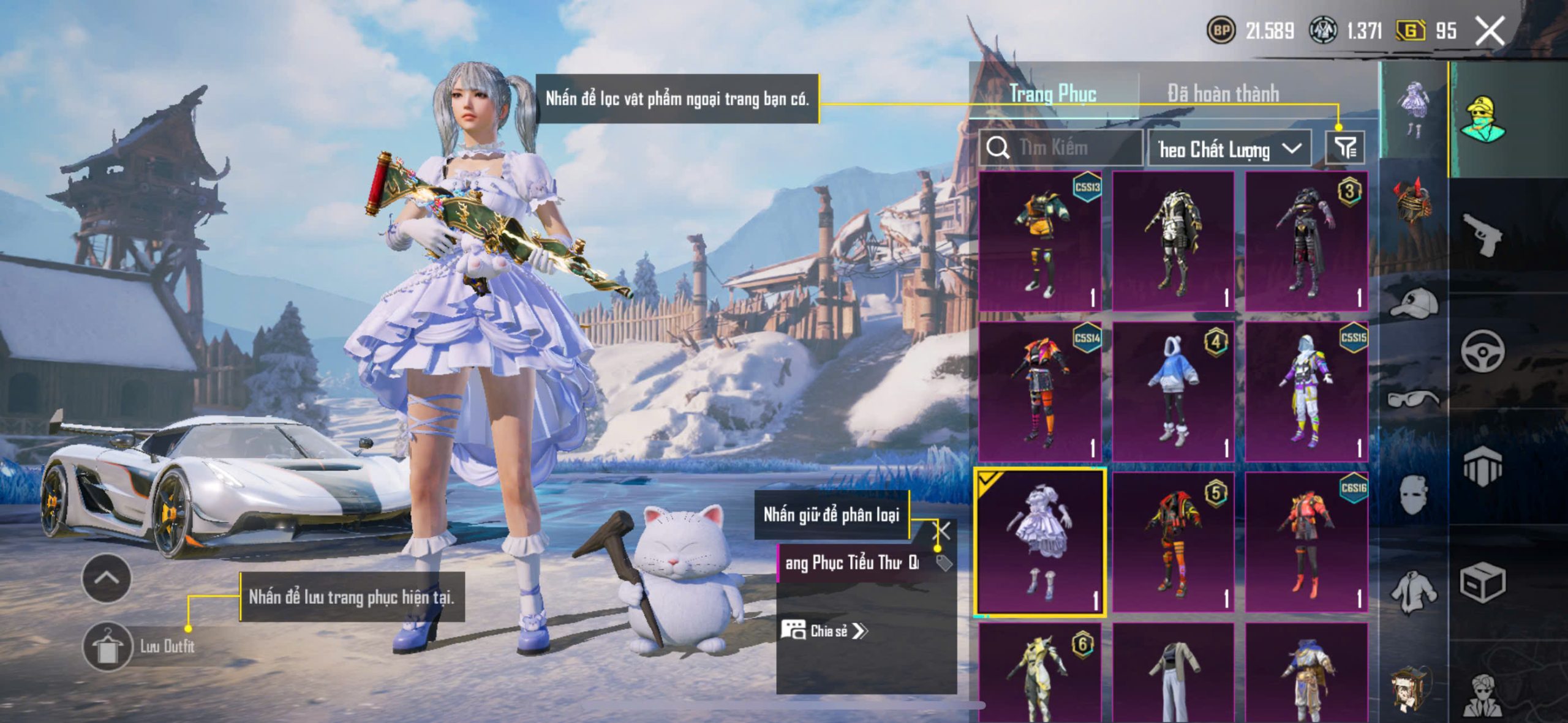Open the Theo Chất Lượng sort dropdown
The width and height of the screenshot is (1568, 723).
[1229, 149]
